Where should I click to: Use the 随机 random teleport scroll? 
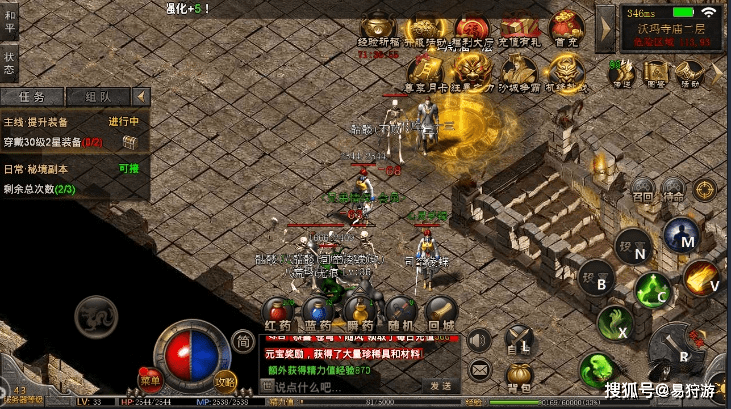[x=400, y=313]
